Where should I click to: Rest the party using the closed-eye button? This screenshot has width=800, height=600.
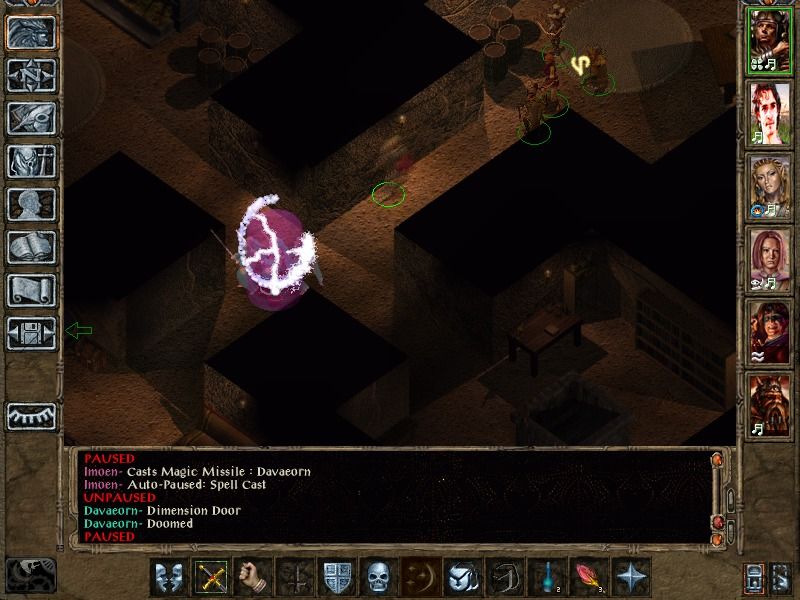tap(31, 416)
